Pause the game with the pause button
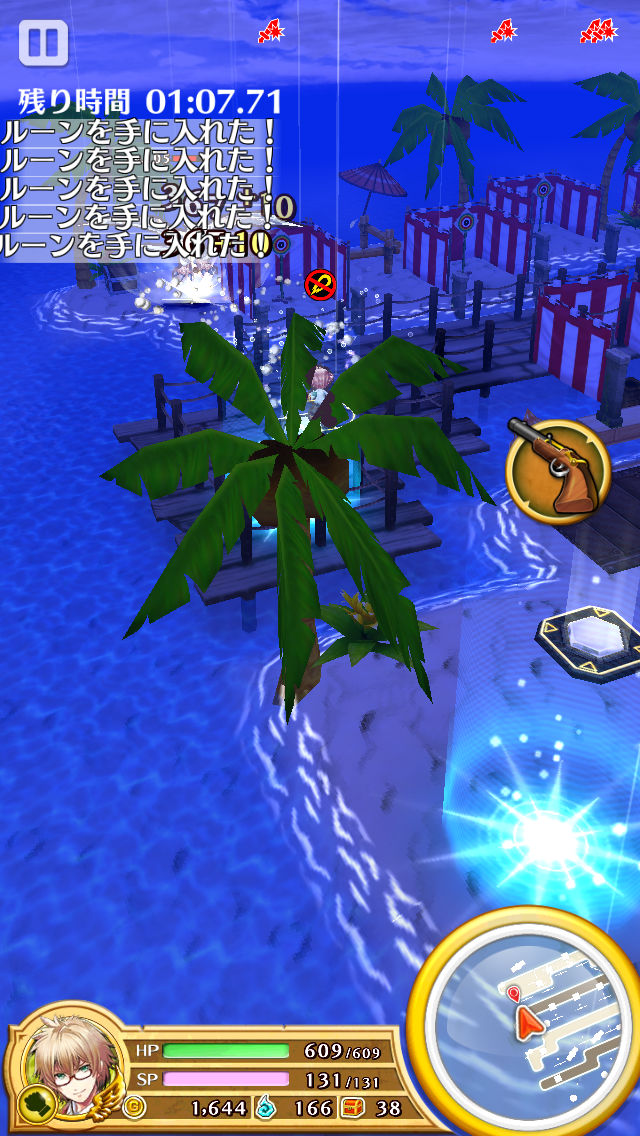Image resolution: width=640 pixels, height=1136 pixels. pos(43,44)
